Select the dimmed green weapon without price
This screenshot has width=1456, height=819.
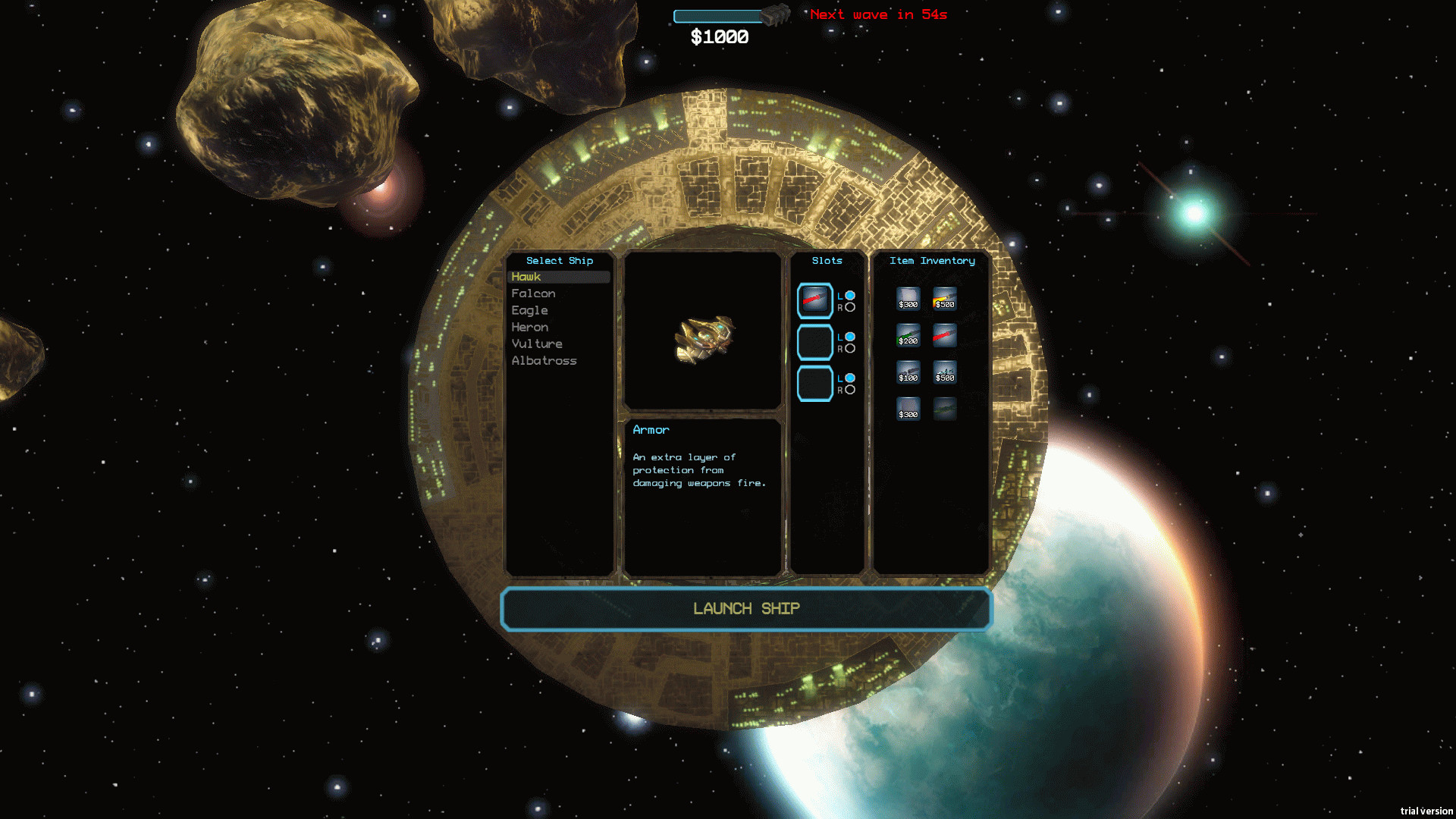pos(944,409)
